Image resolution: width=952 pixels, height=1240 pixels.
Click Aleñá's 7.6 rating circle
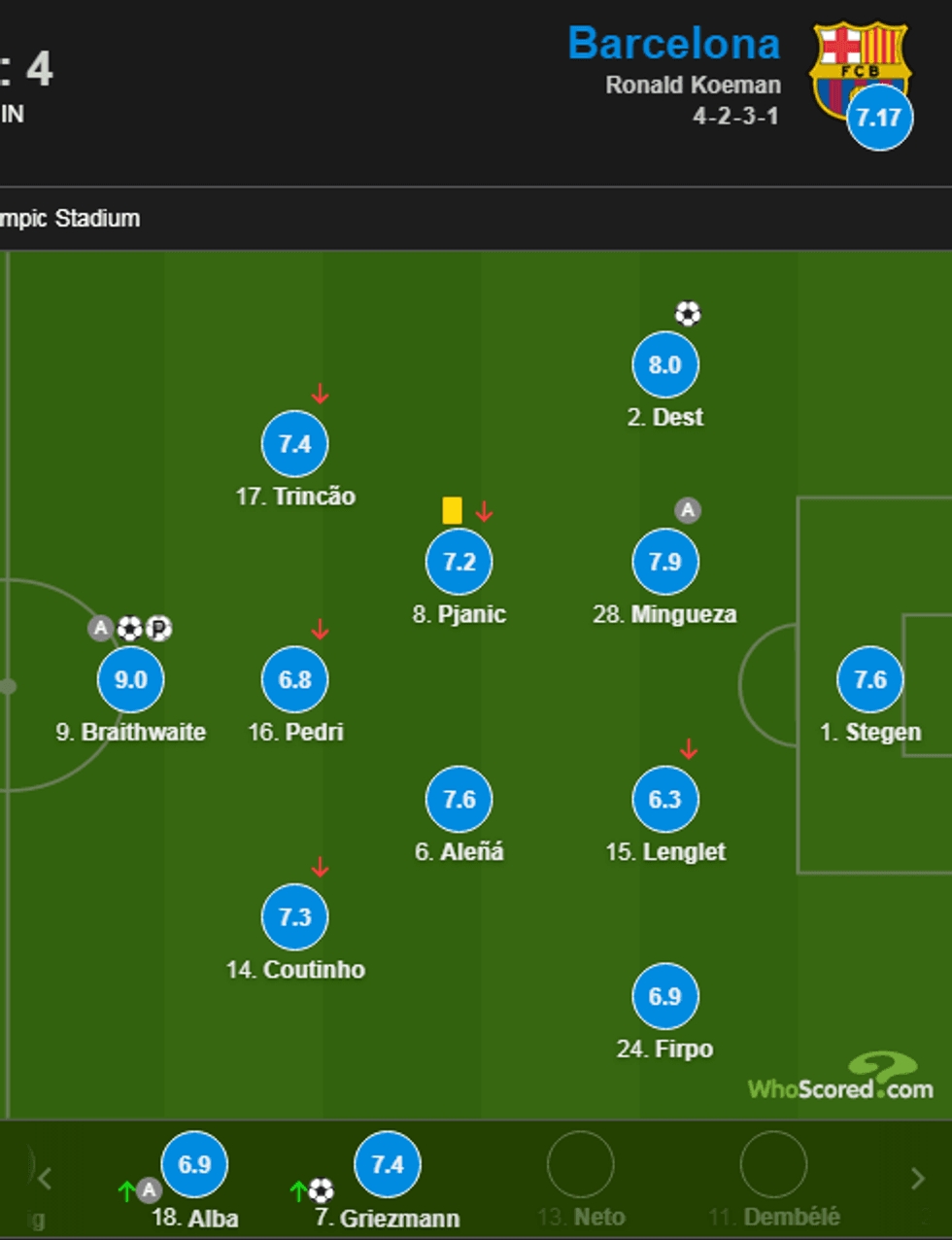click(x=459, y=799)
